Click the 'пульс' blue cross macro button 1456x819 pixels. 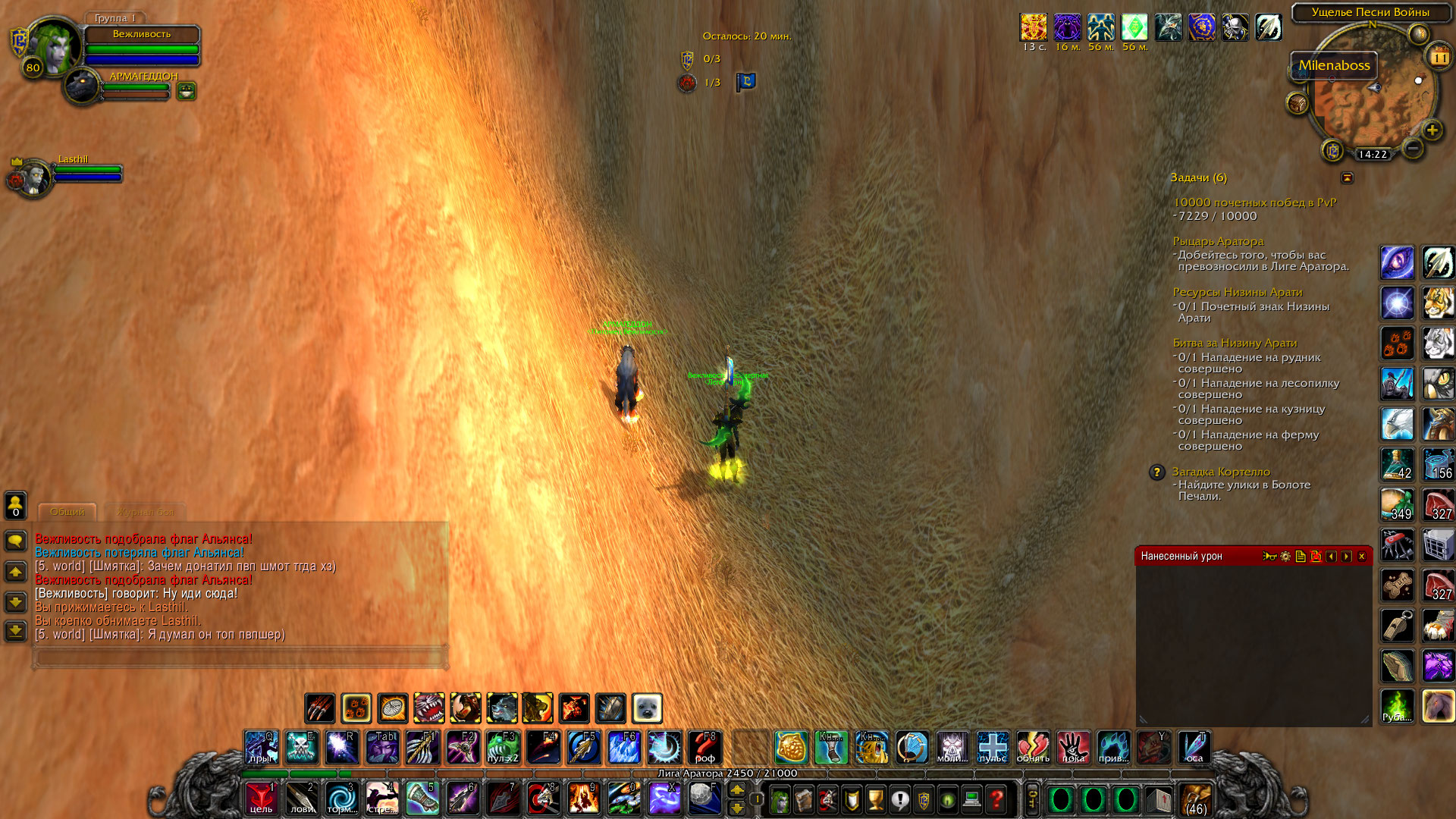tap(993, 748)
